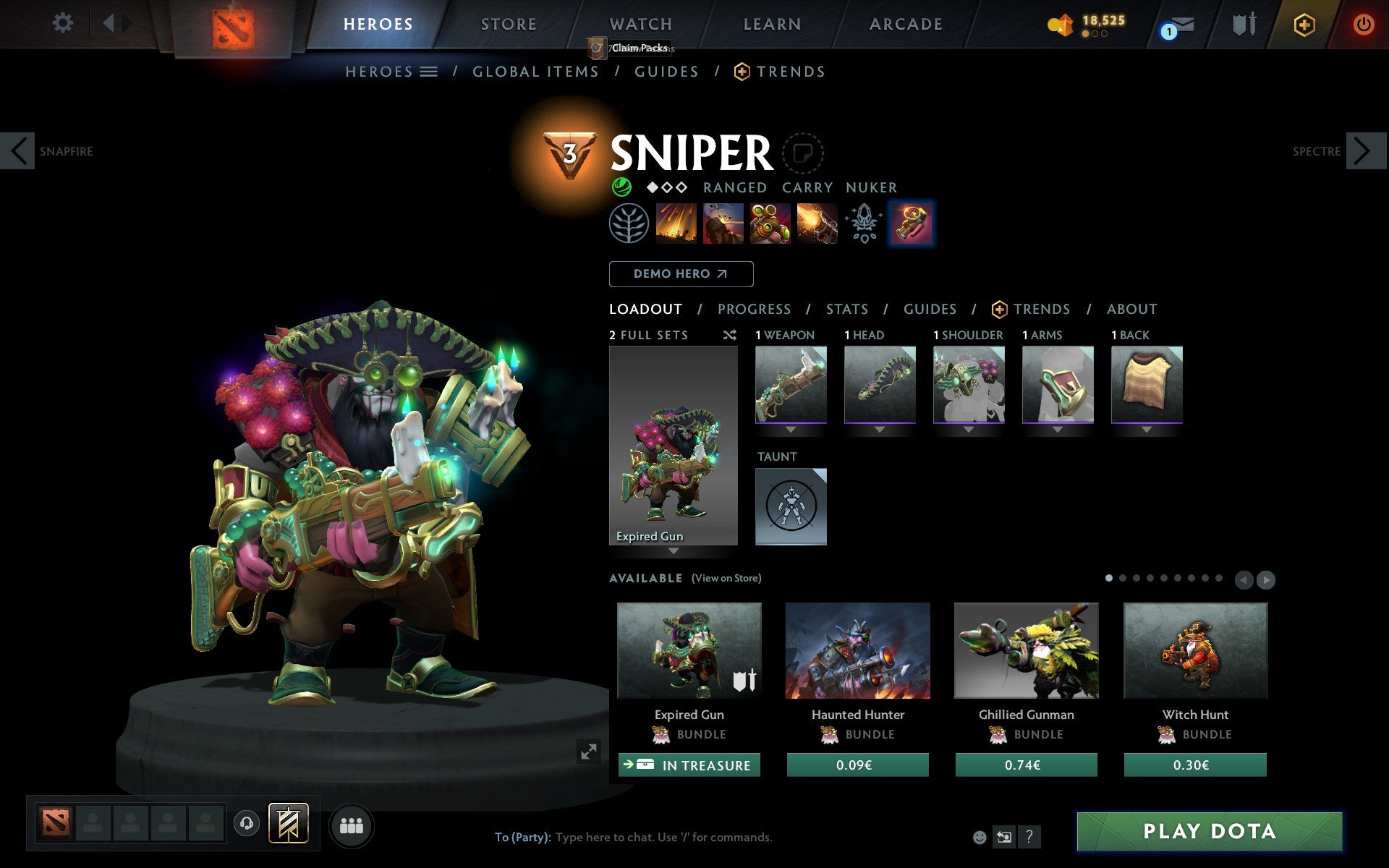Open the friends list icon near party slots

pos(352,824)
